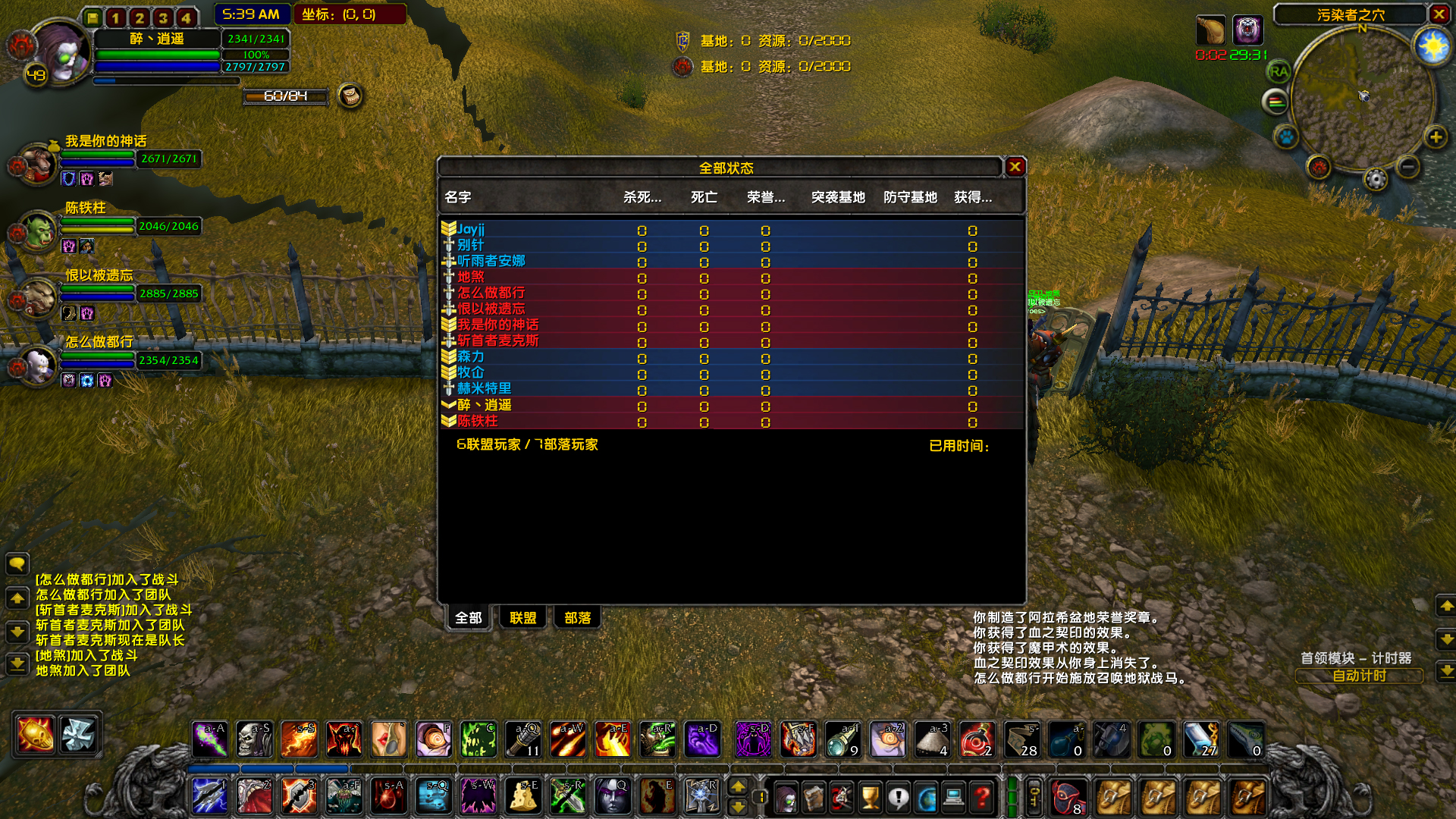Open the world map globe icon
Screen dimensions: 1456x819
pos(927,795)
